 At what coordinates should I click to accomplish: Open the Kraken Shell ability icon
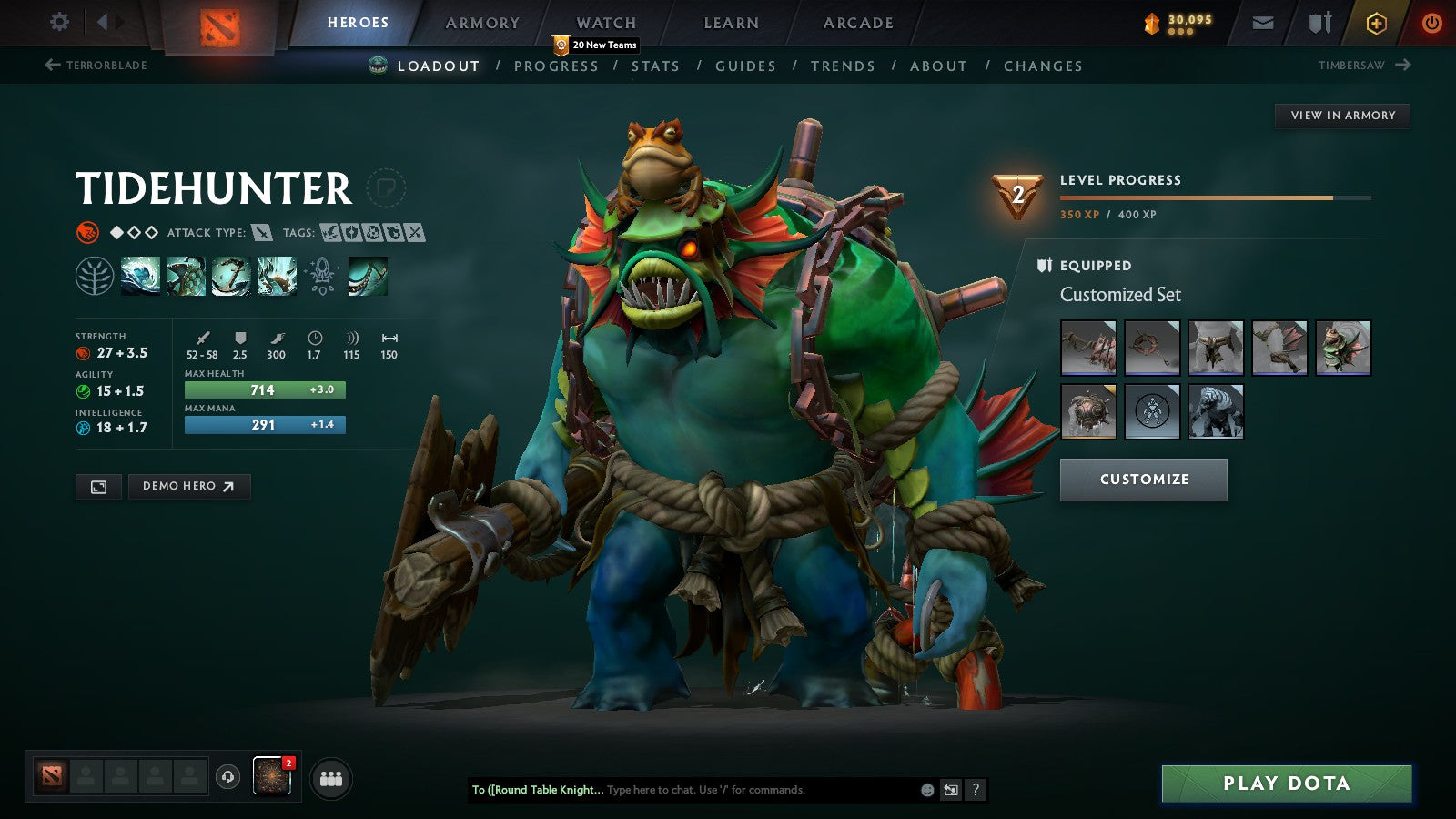186,277
